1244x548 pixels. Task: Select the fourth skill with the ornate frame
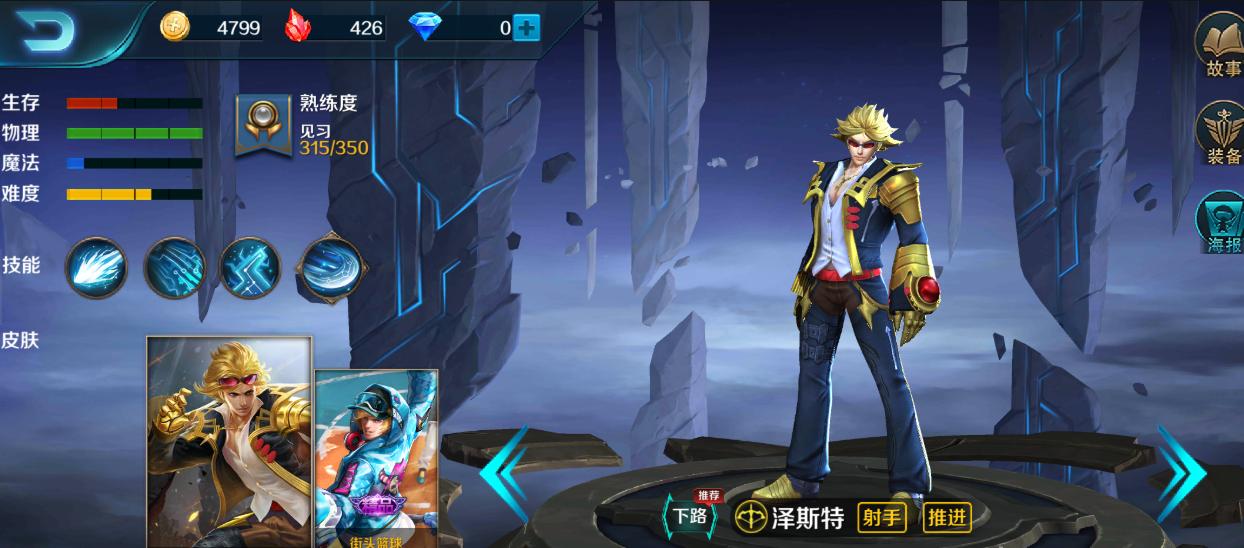[x=331, y=267]
